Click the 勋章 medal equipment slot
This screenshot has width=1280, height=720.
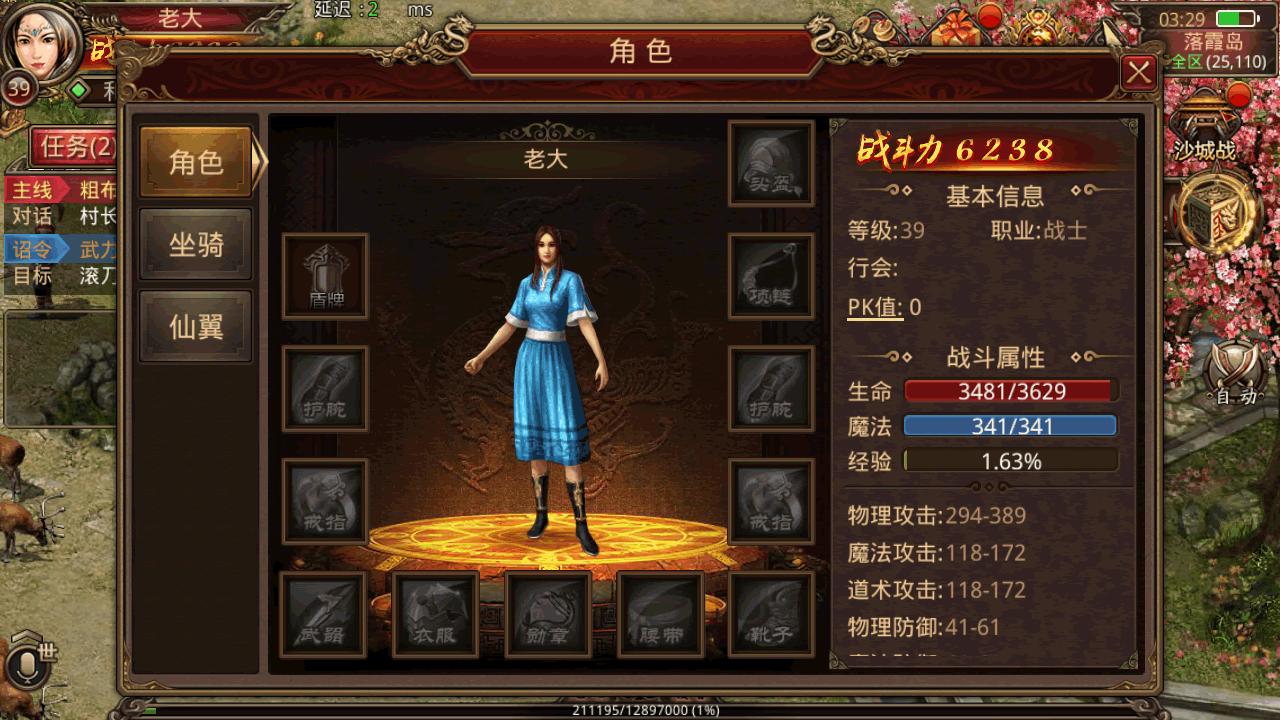(547, 614)
